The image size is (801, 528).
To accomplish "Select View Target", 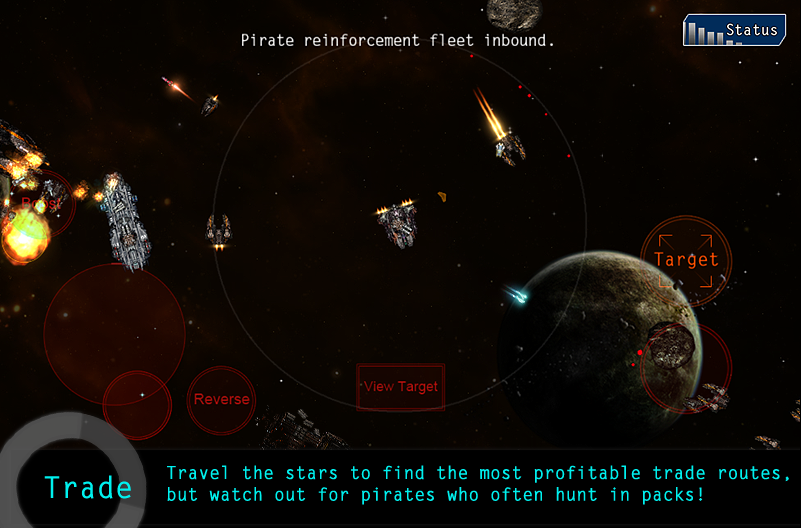I will click(401, 387).
